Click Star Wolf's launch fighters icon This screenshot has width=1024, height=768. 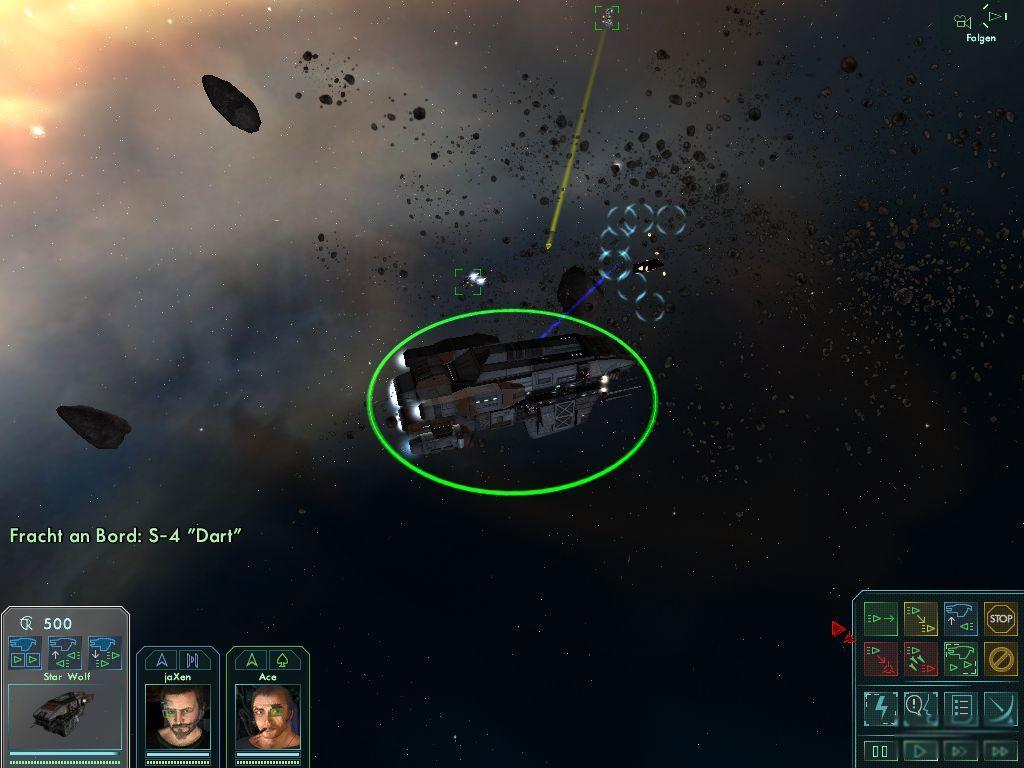point(25,652)
